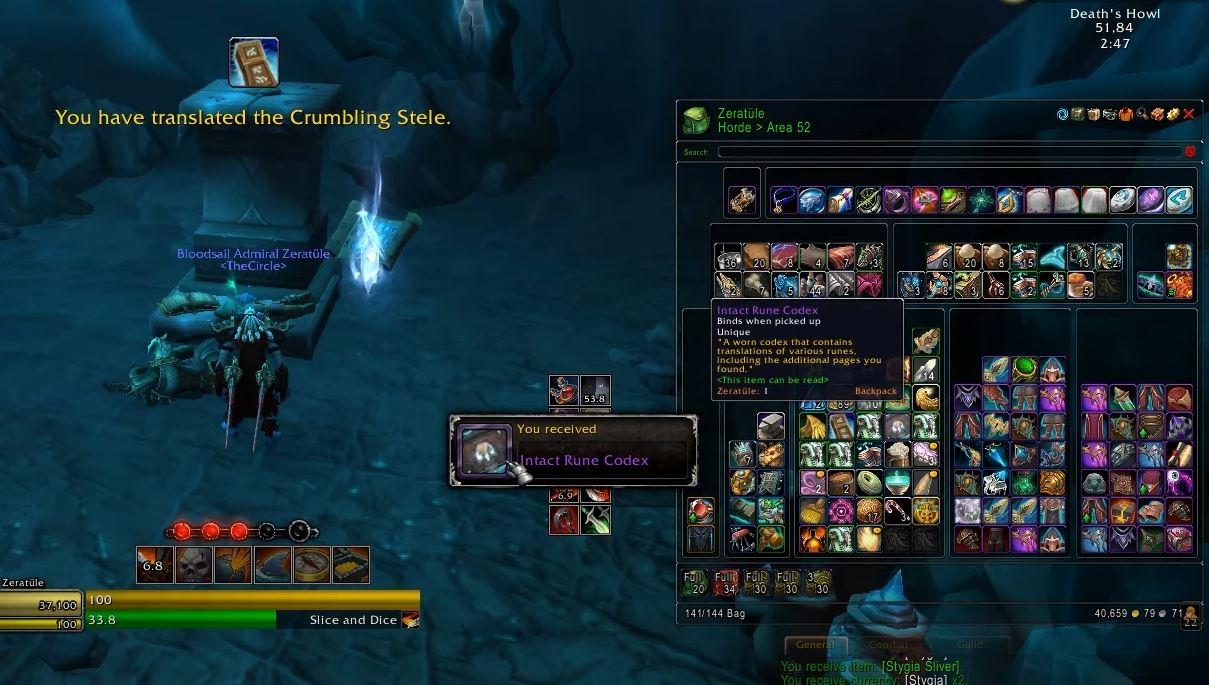Click the skull buff icon above health bar
The height and width of the screenshot is (685, 1209).
coord(191,565)
